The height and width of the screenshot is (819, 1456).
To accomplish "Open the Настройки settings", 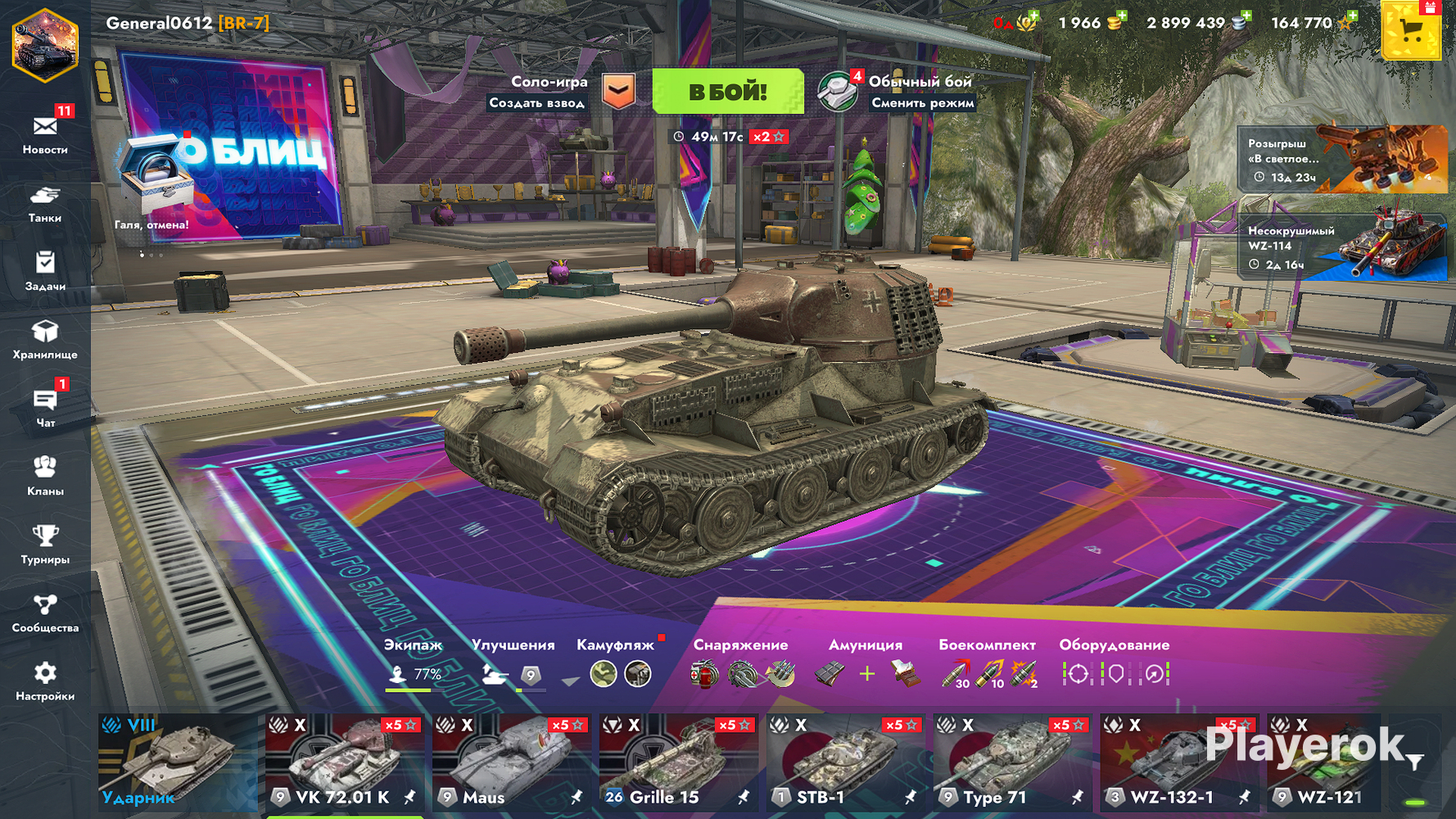I will (45, 681).
